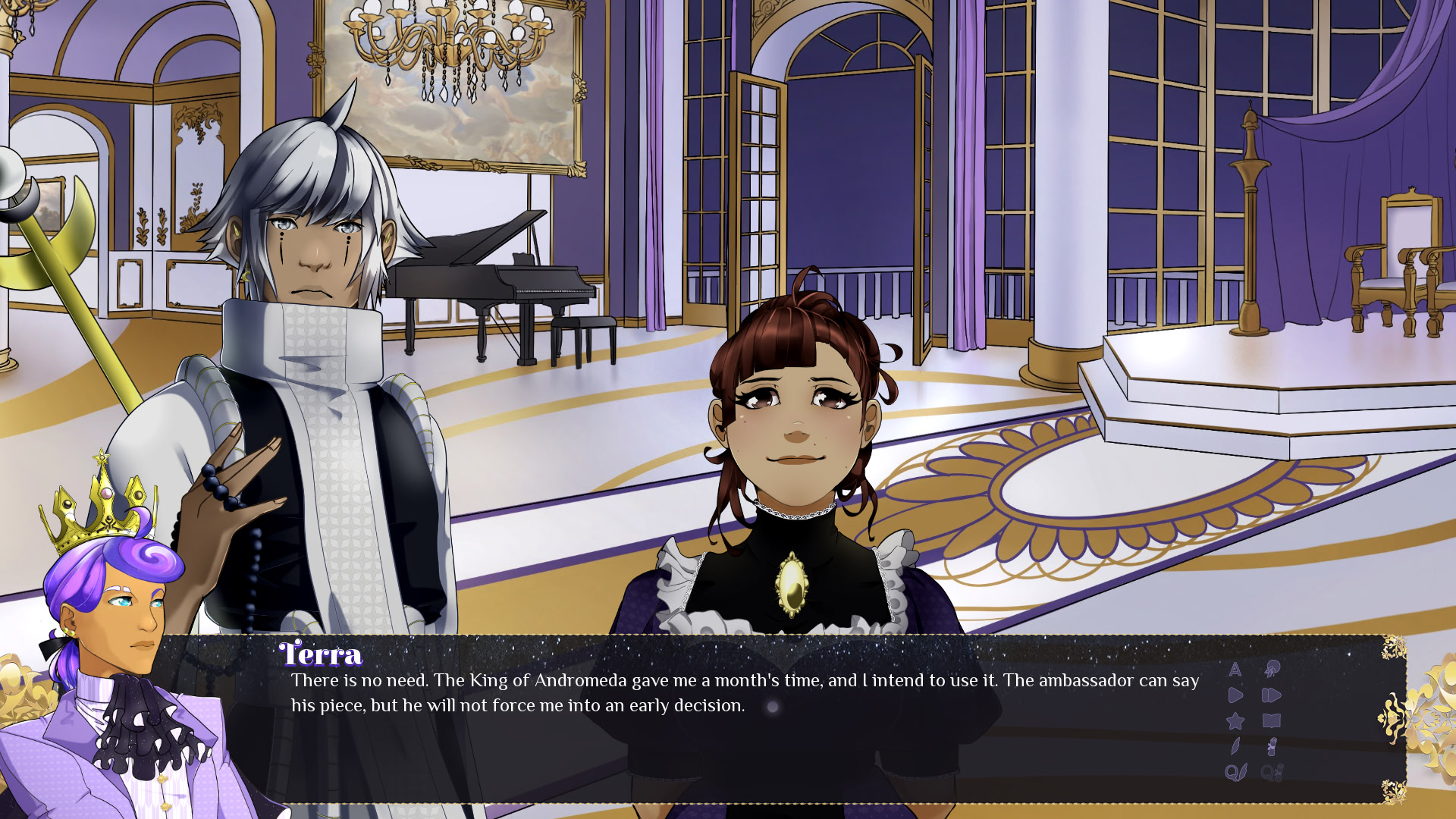Image resolution: width=1456 pixels, height=819 pixels.
Task: Click the letter A icon in the quick menu
Action: [1235, 669]
